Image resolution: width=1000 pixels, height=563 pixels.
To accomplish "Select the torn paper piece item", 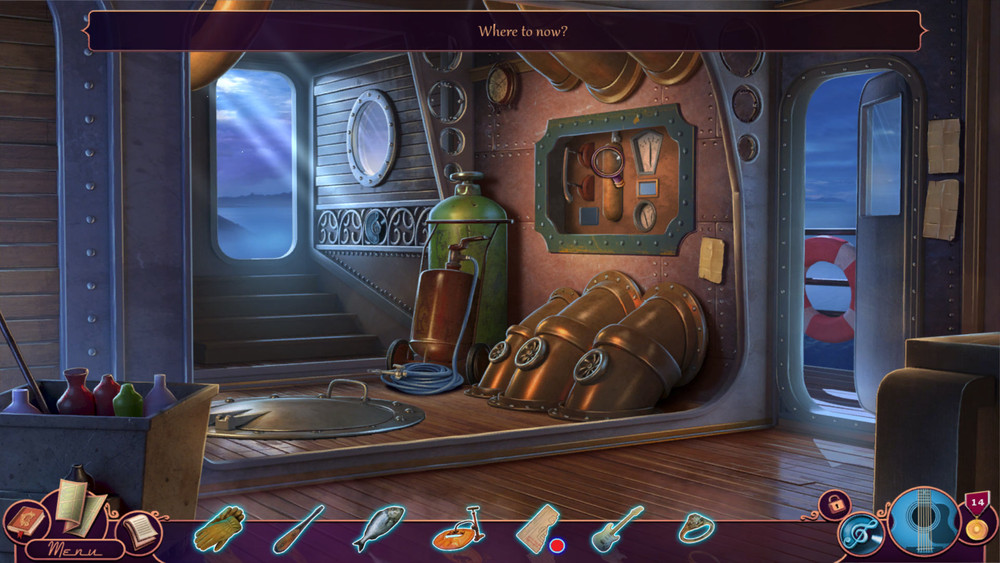I will 537,527.
